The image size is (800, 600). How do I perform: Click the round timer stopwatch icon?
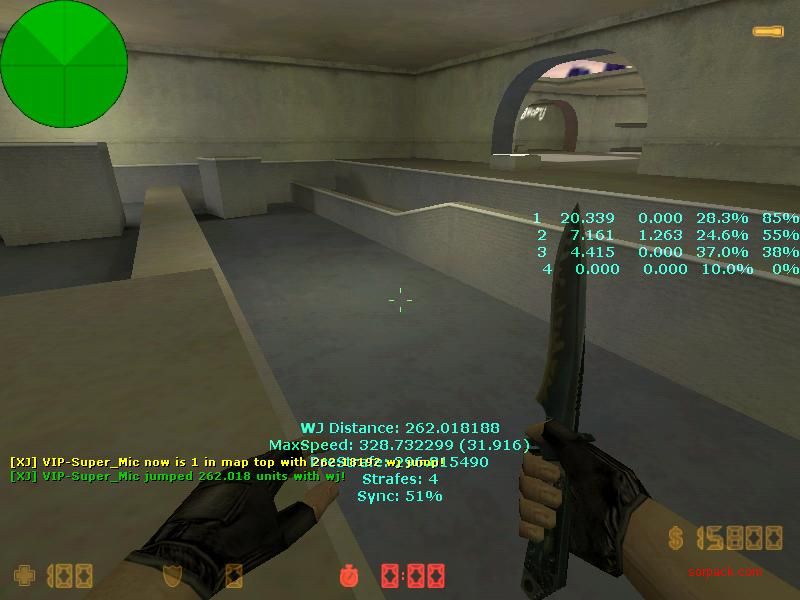pos(349,576)
